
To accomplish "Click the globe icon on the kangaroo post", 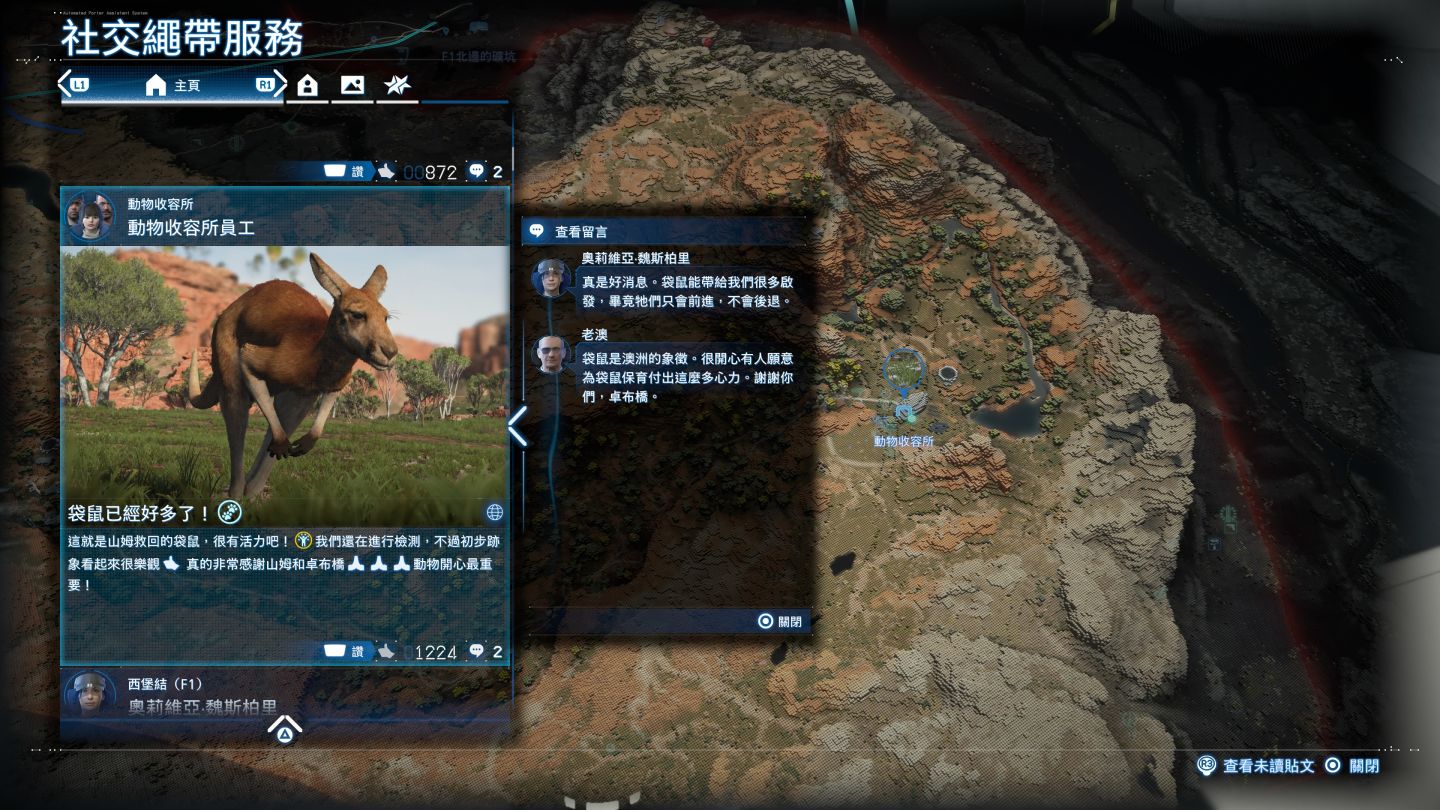I will click(x=494, y=513).
